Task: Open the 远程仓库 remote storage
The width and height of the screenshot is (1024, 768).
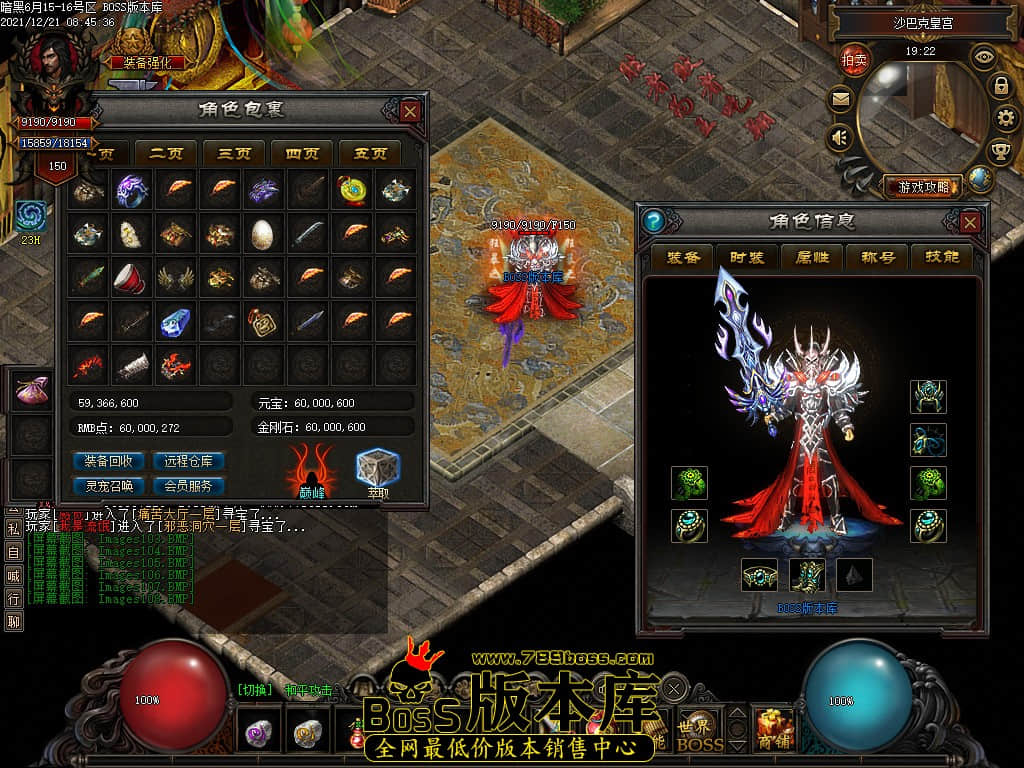Action: (x=188, y=461)
